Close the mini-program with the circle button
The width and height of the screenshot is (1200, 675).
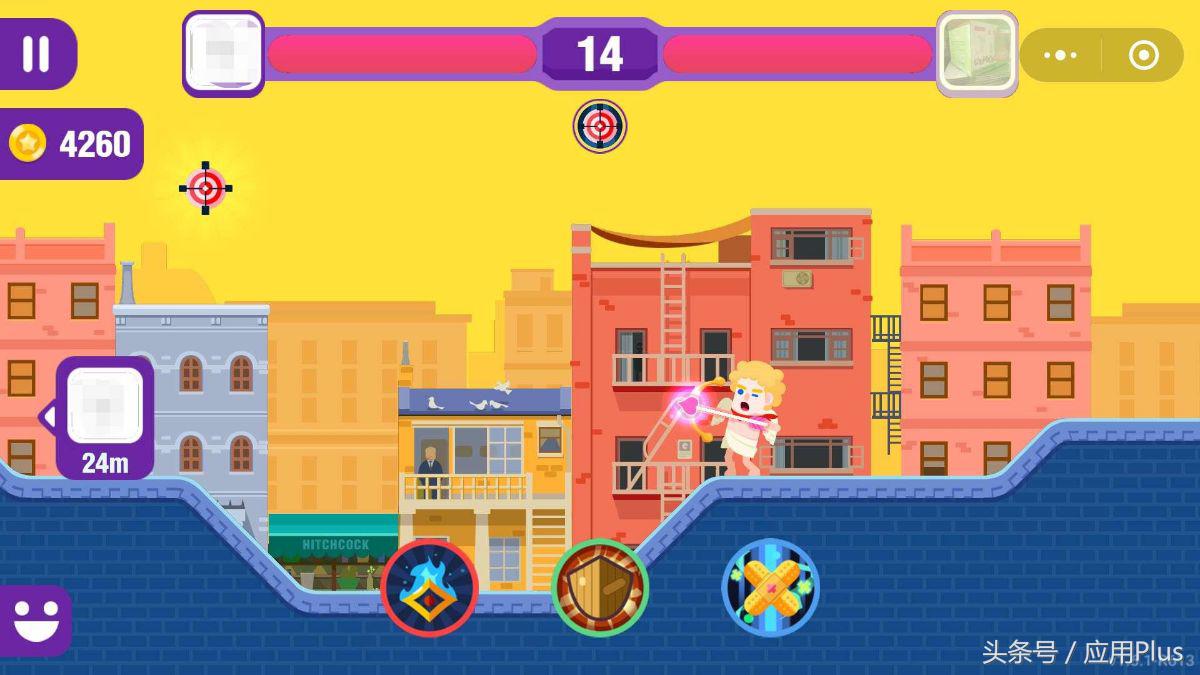point(1143,55)
